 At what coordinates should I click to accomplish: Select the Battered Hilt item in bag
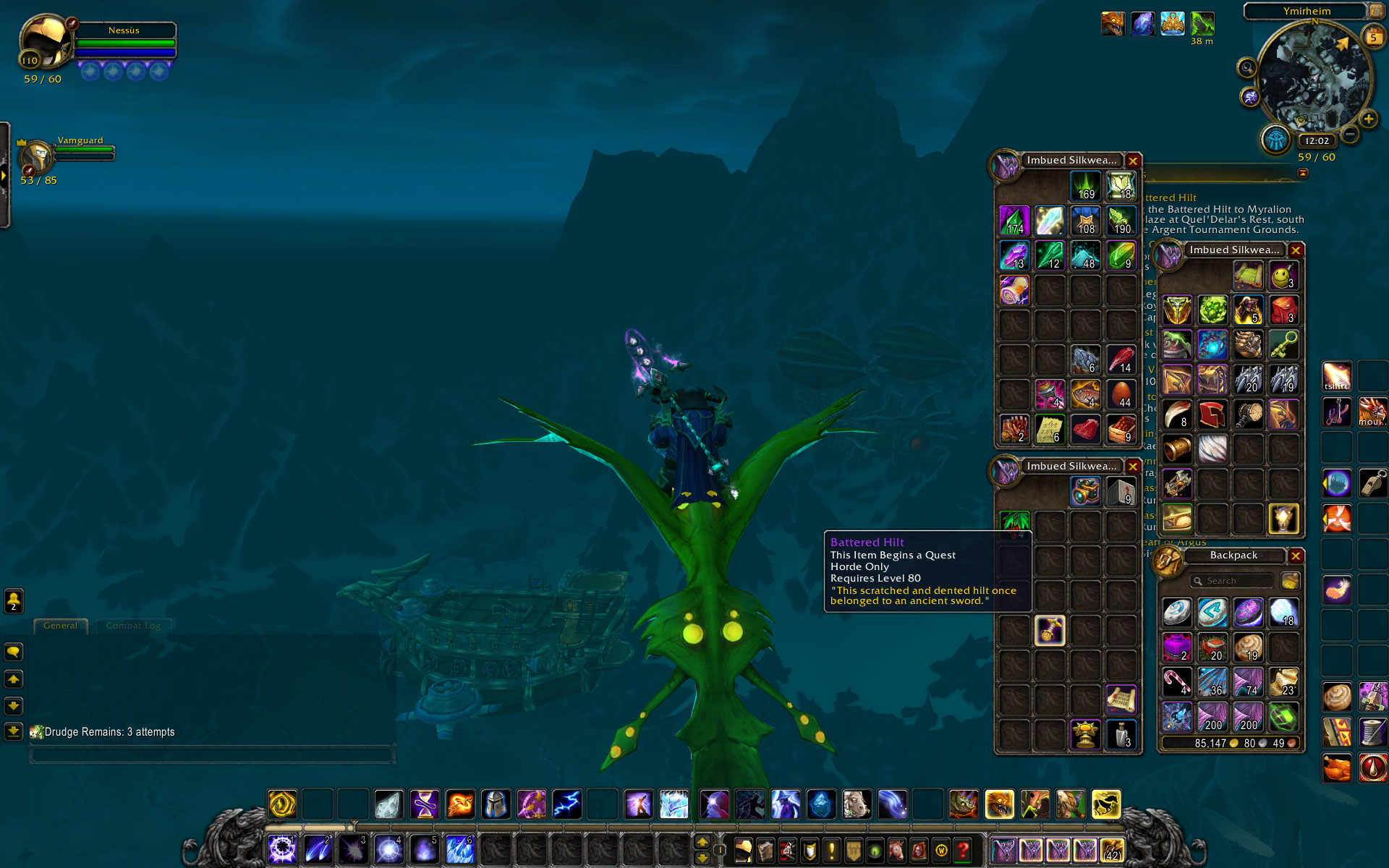(1050, 631)
